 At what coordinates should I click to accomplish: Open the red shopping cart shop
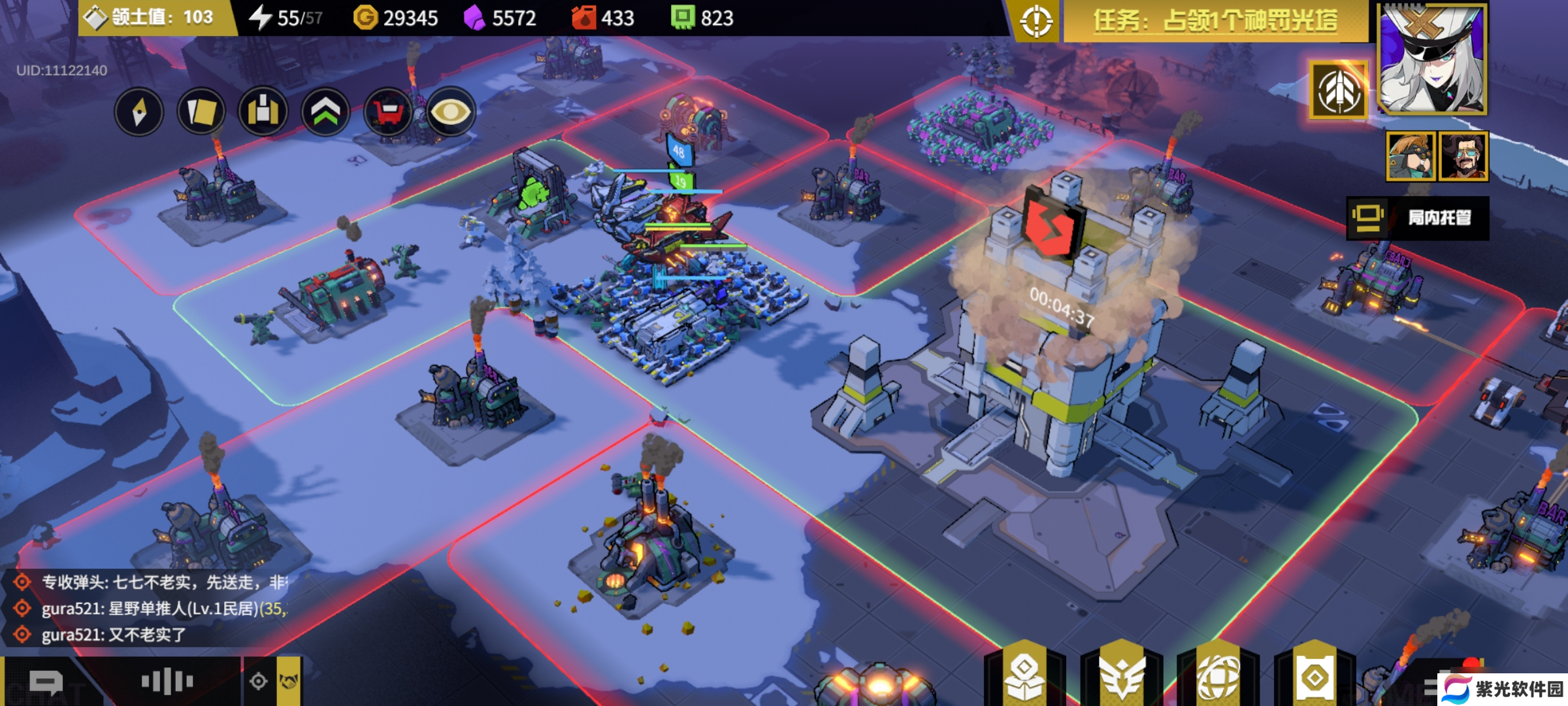(x=387, y=112)
